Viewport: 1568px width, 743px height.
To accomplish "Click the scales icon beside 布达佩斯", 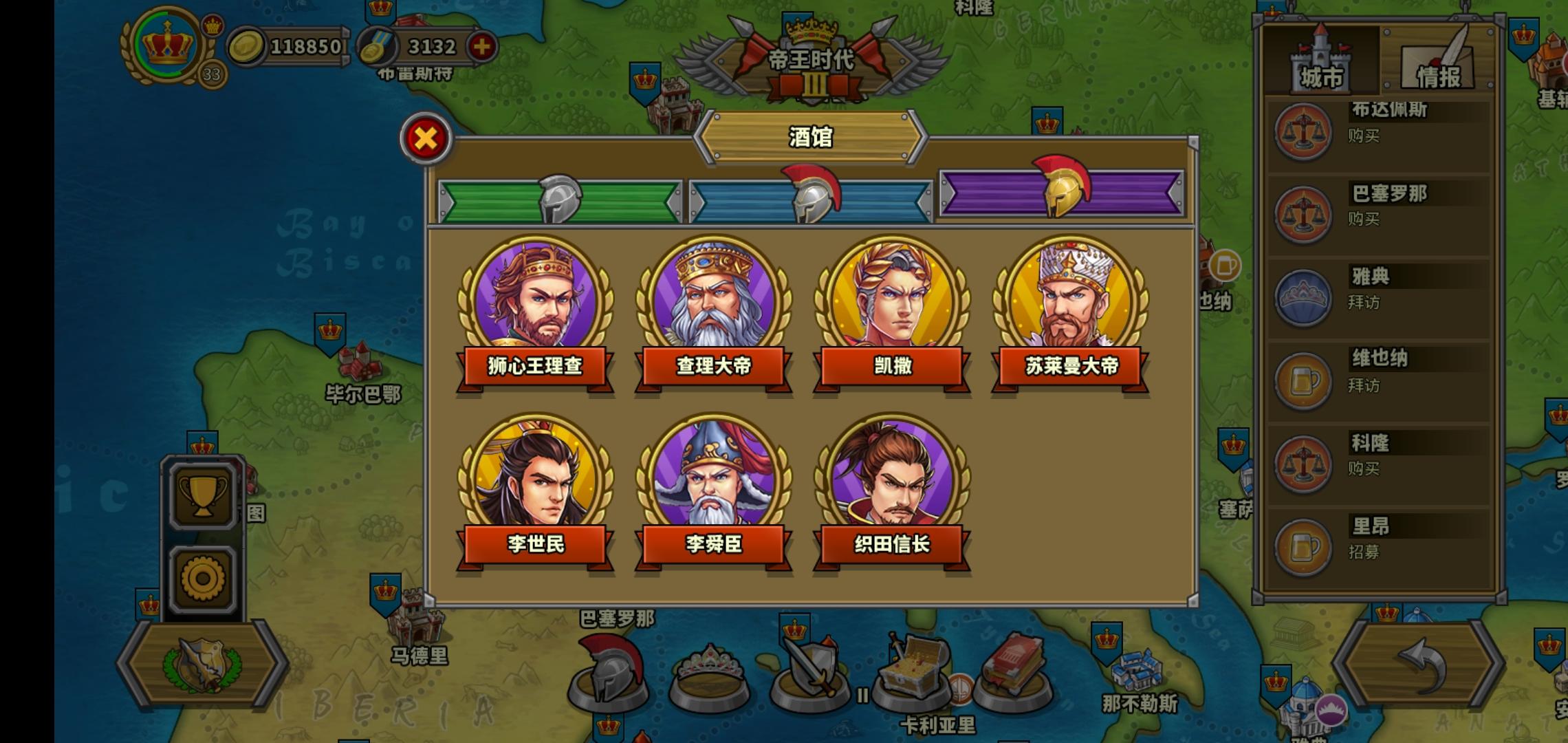I will (1304, 132).
